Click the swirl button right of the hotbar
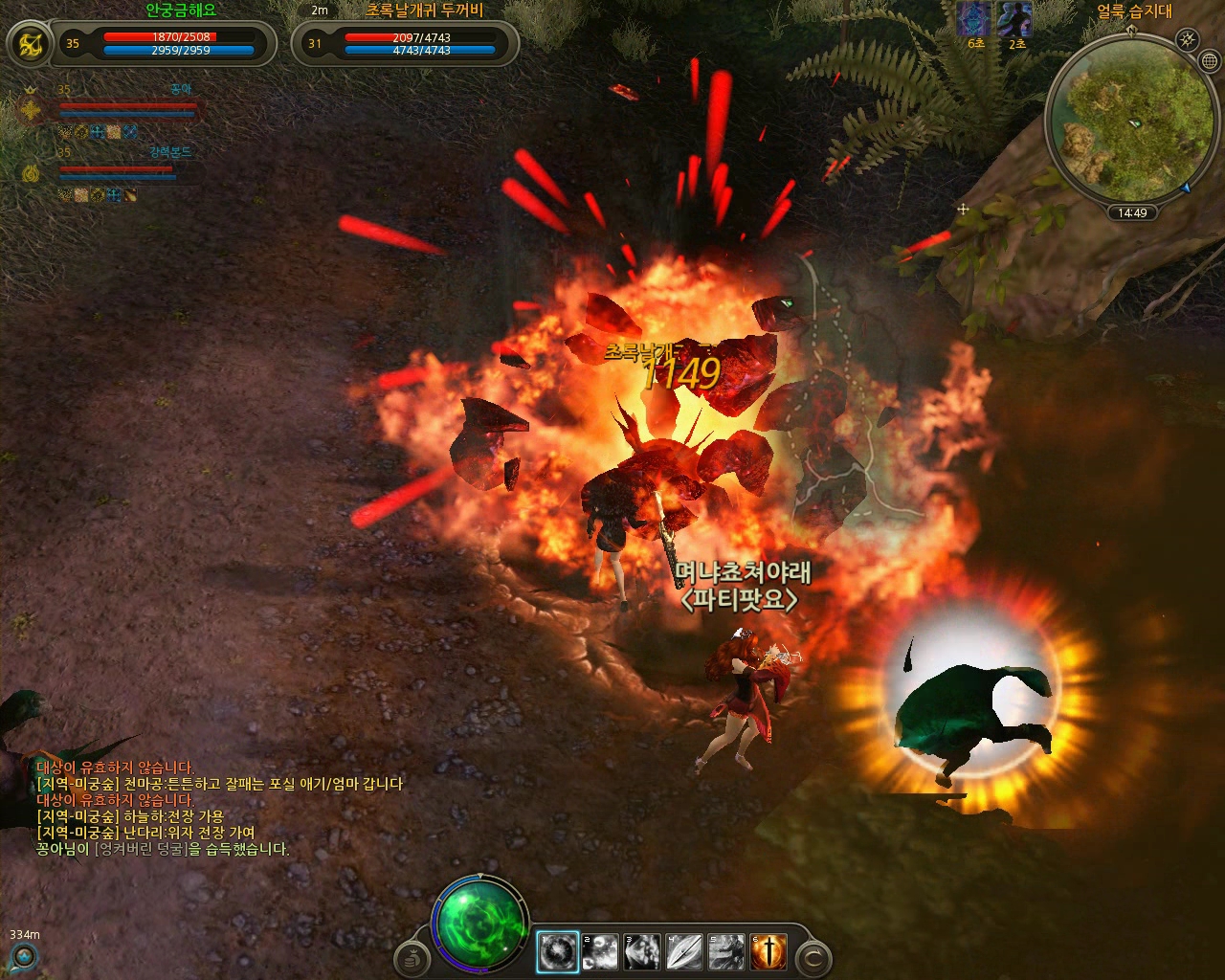 (813, 956)
